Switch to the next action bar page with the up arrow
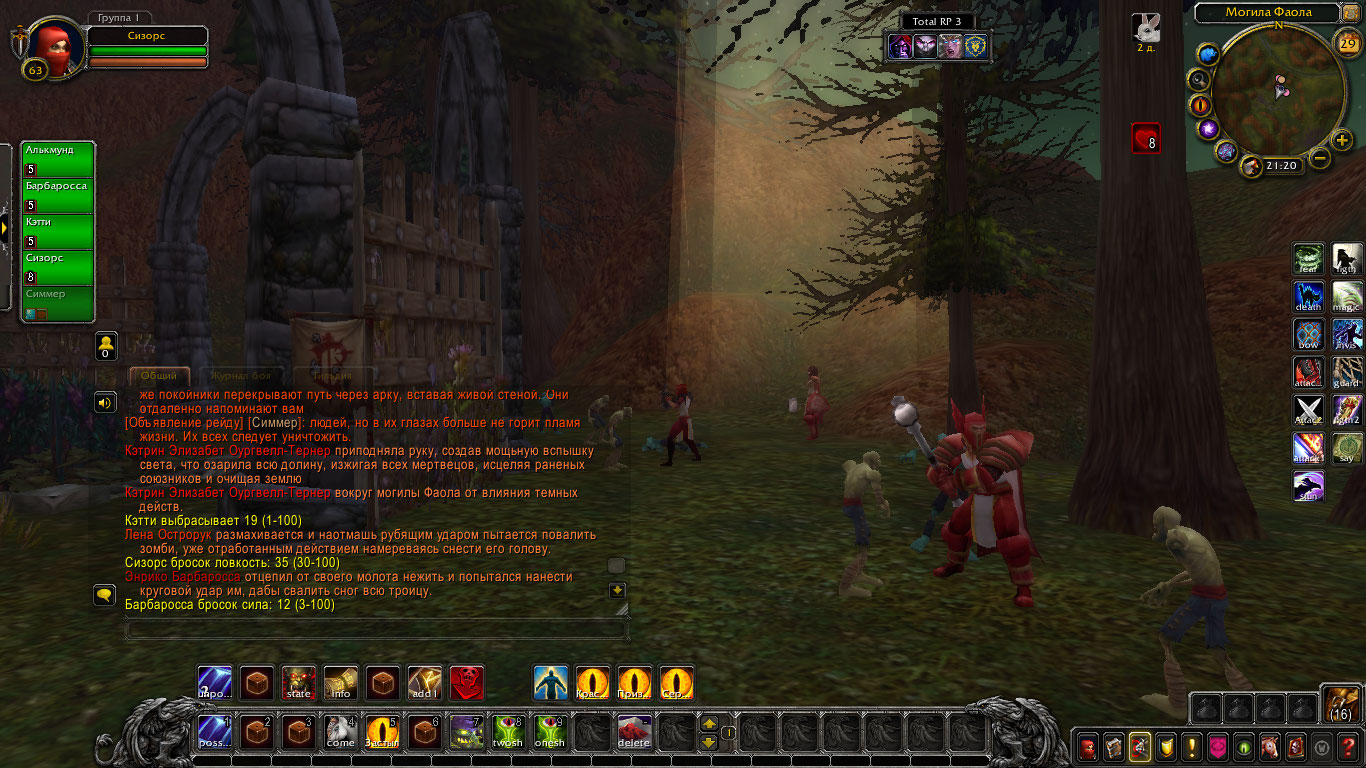Image resolution: width=1366 pixels, height=768 pixels. (708, 723)
